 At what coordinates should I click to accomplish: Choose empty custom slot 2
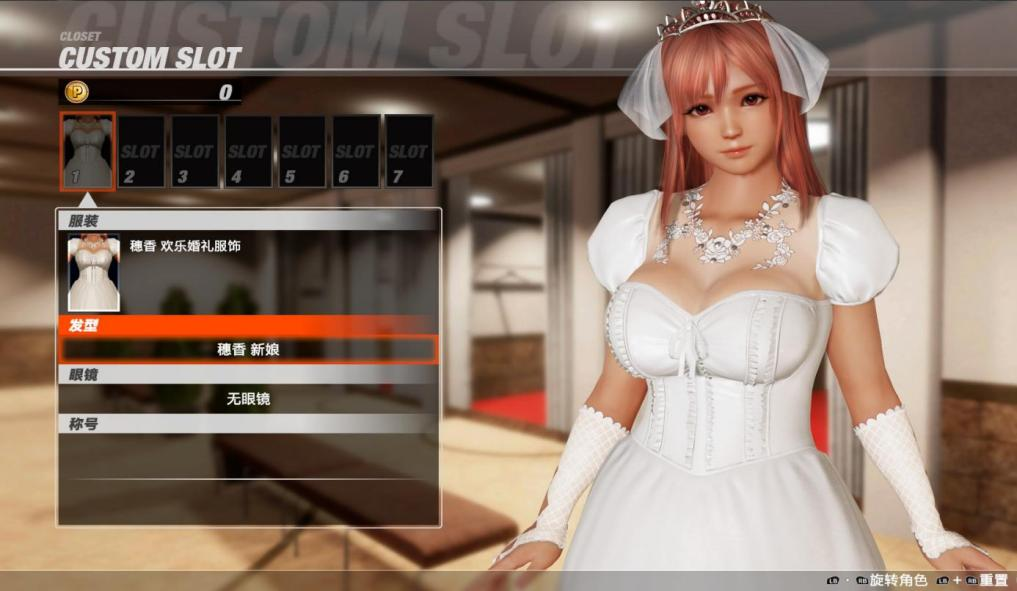[x=141, y=151]
